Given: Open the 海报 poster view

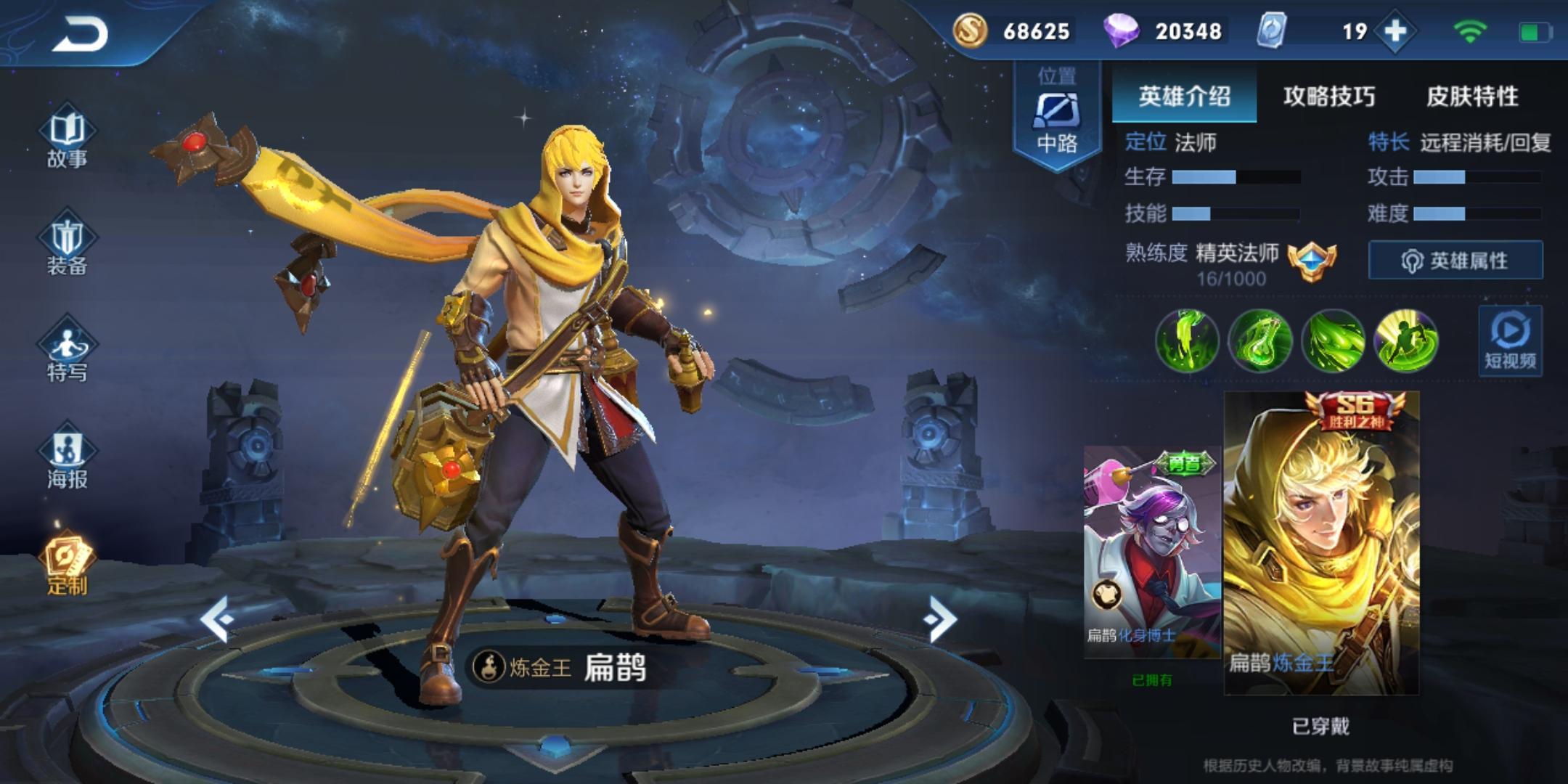Looking at the screenshot, I should click(67, 459).
